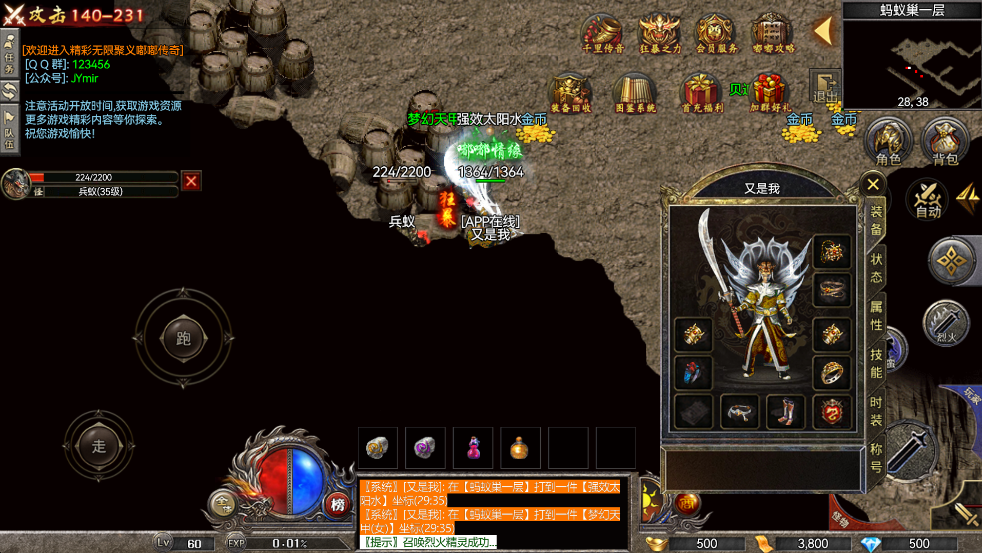
Task: Toggle 自动 auto-combat
Action: [928, 197]
